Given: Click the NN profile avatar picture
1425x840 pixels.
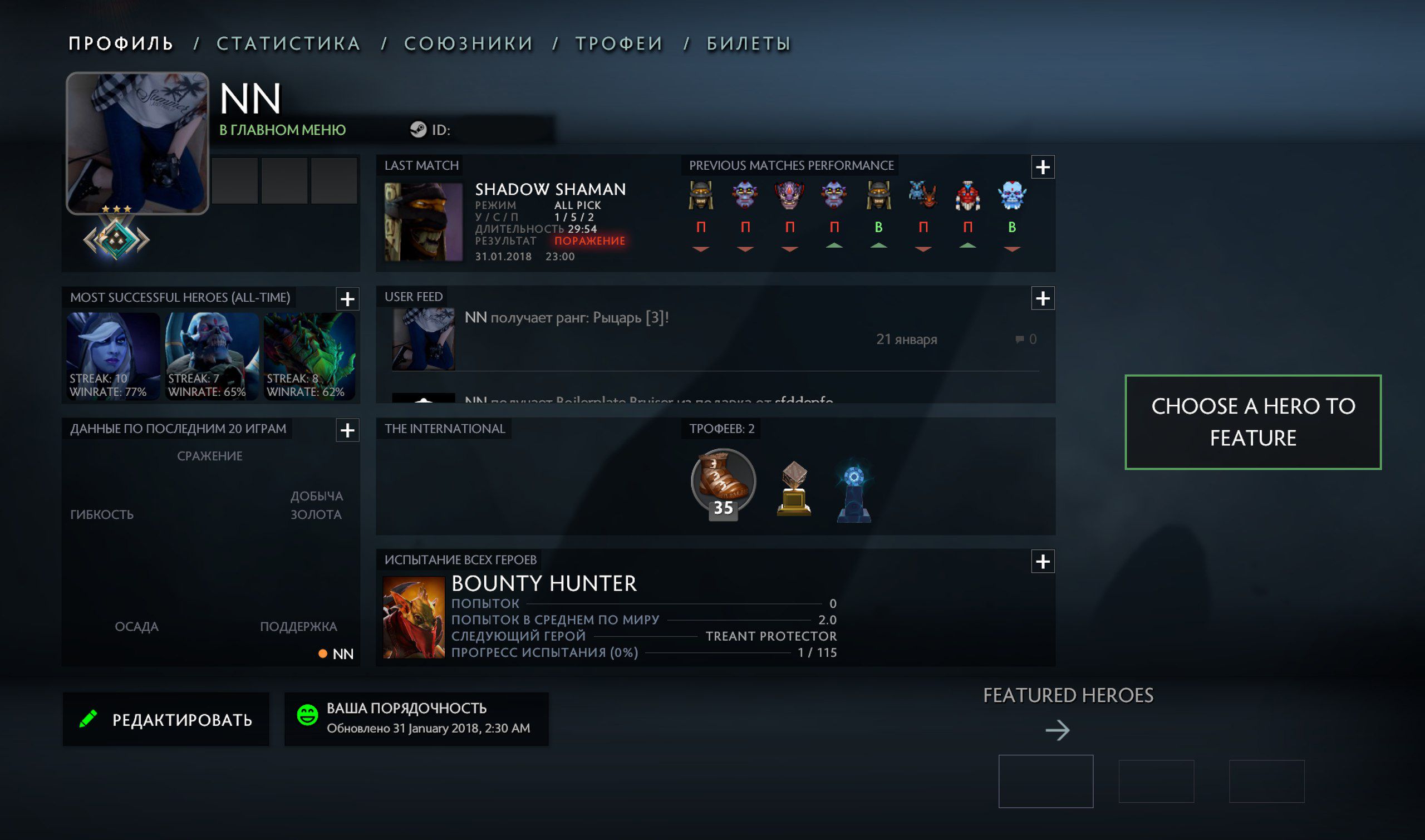Looking at the screenshot, I should tap(137, 143).
